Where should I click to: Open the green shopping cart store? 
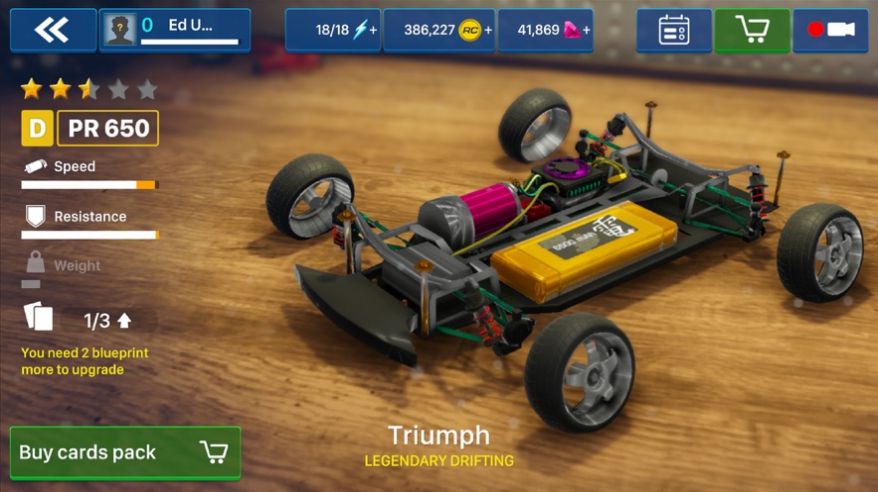coord(751,30)
